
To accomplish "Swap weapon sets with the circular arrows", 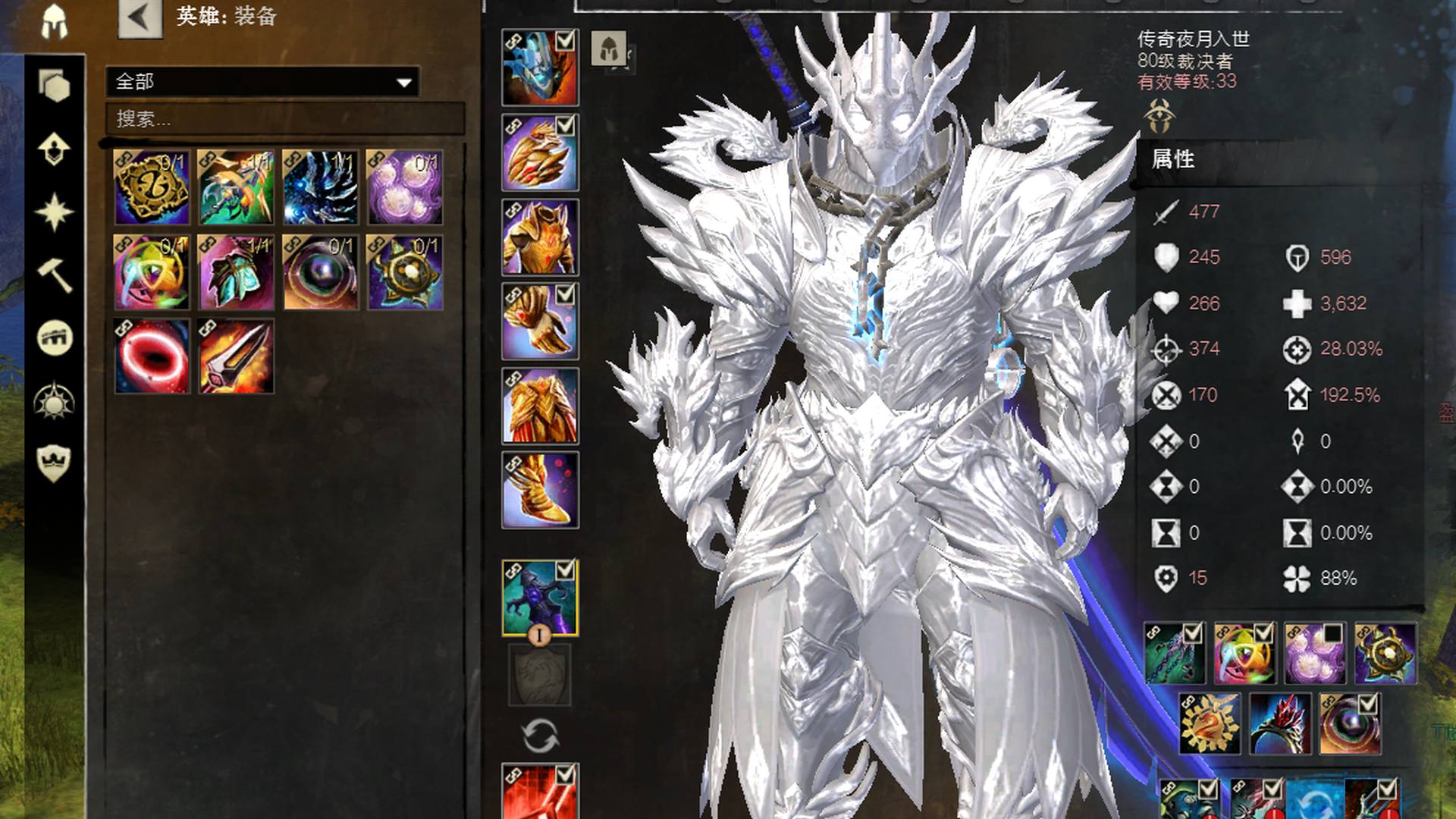I will point(540,736).
